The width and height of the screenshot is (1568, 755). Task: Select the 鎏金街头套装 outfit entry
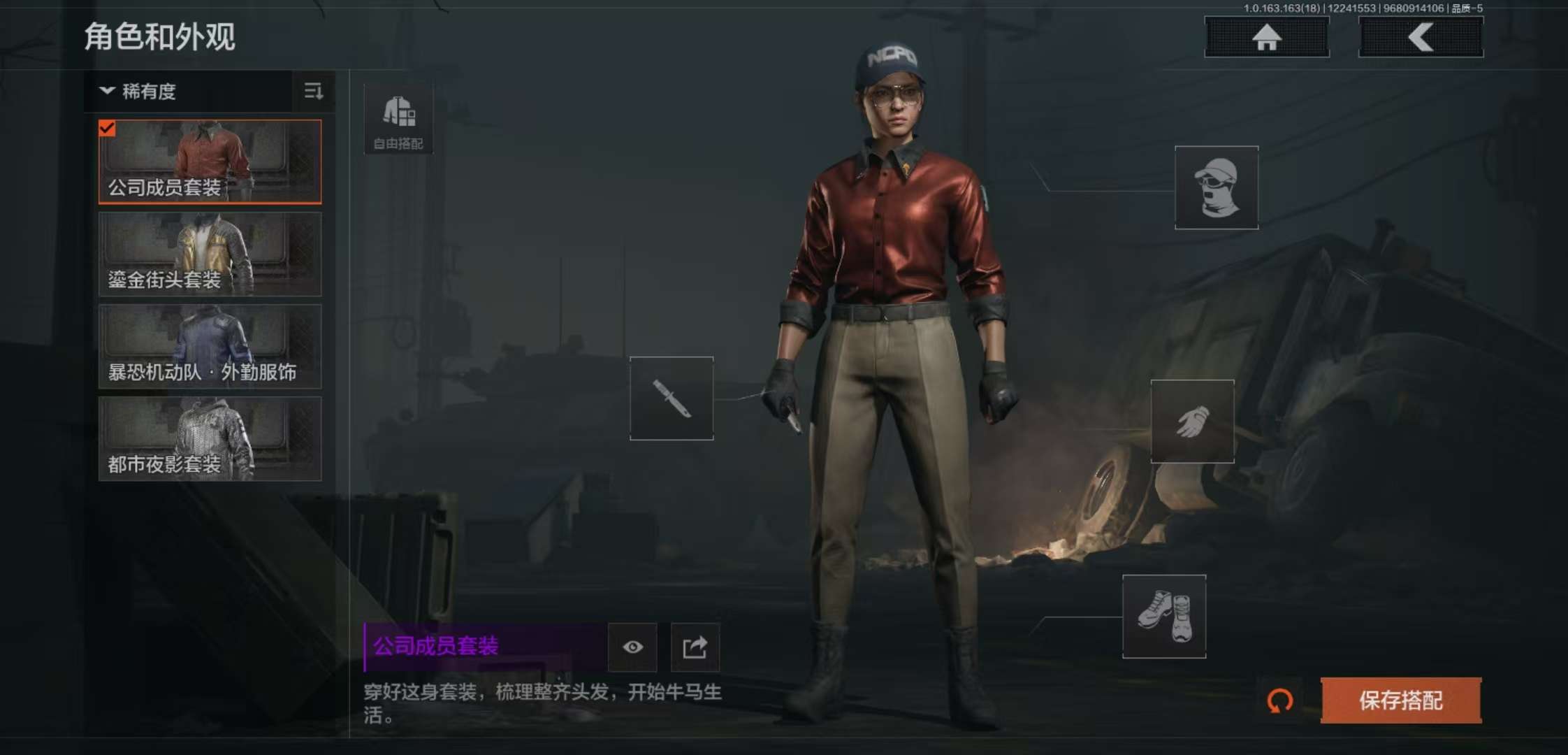[x=209, y=254]
